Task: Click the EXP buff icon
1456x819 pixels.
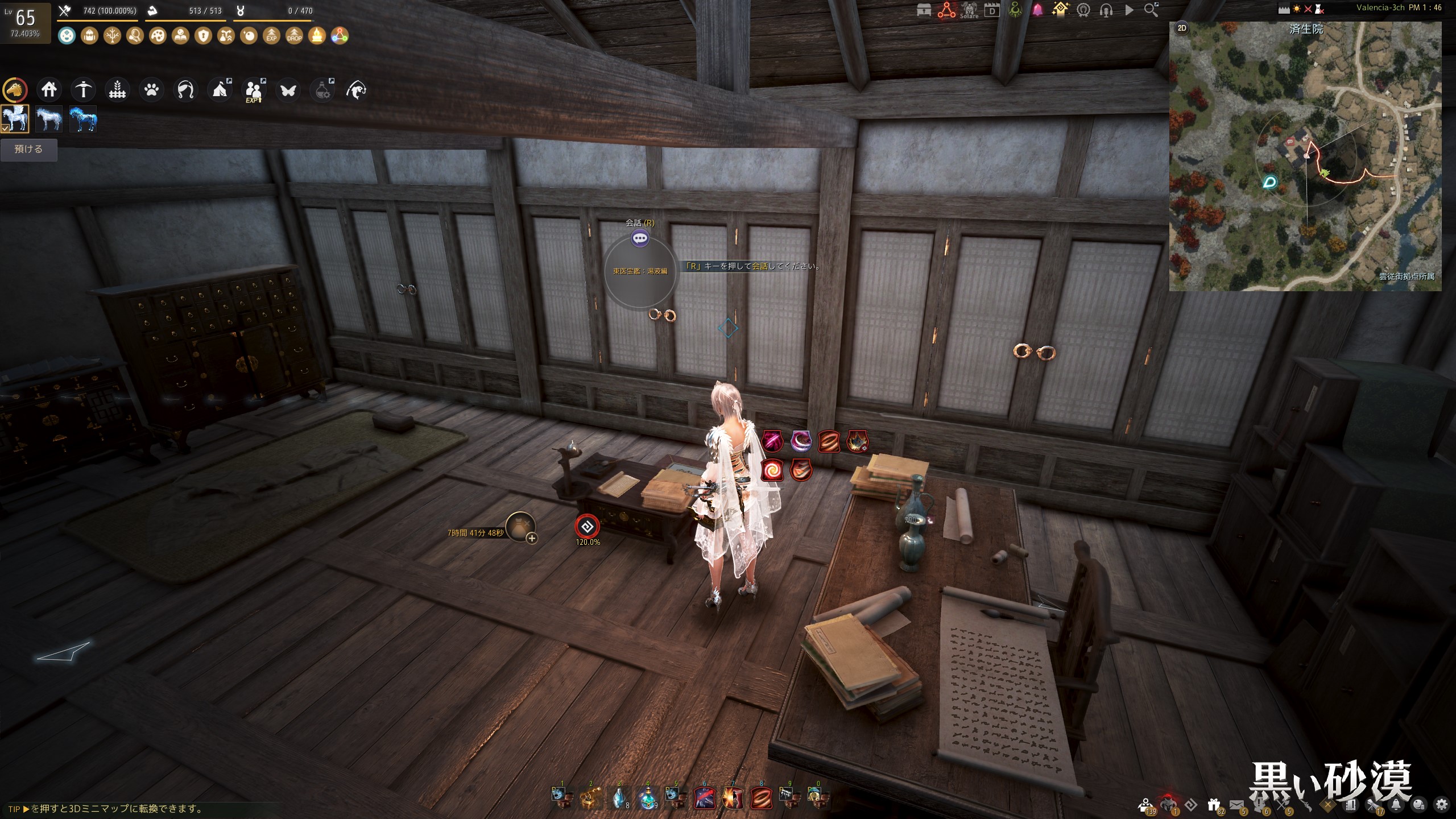Action: 271,36
